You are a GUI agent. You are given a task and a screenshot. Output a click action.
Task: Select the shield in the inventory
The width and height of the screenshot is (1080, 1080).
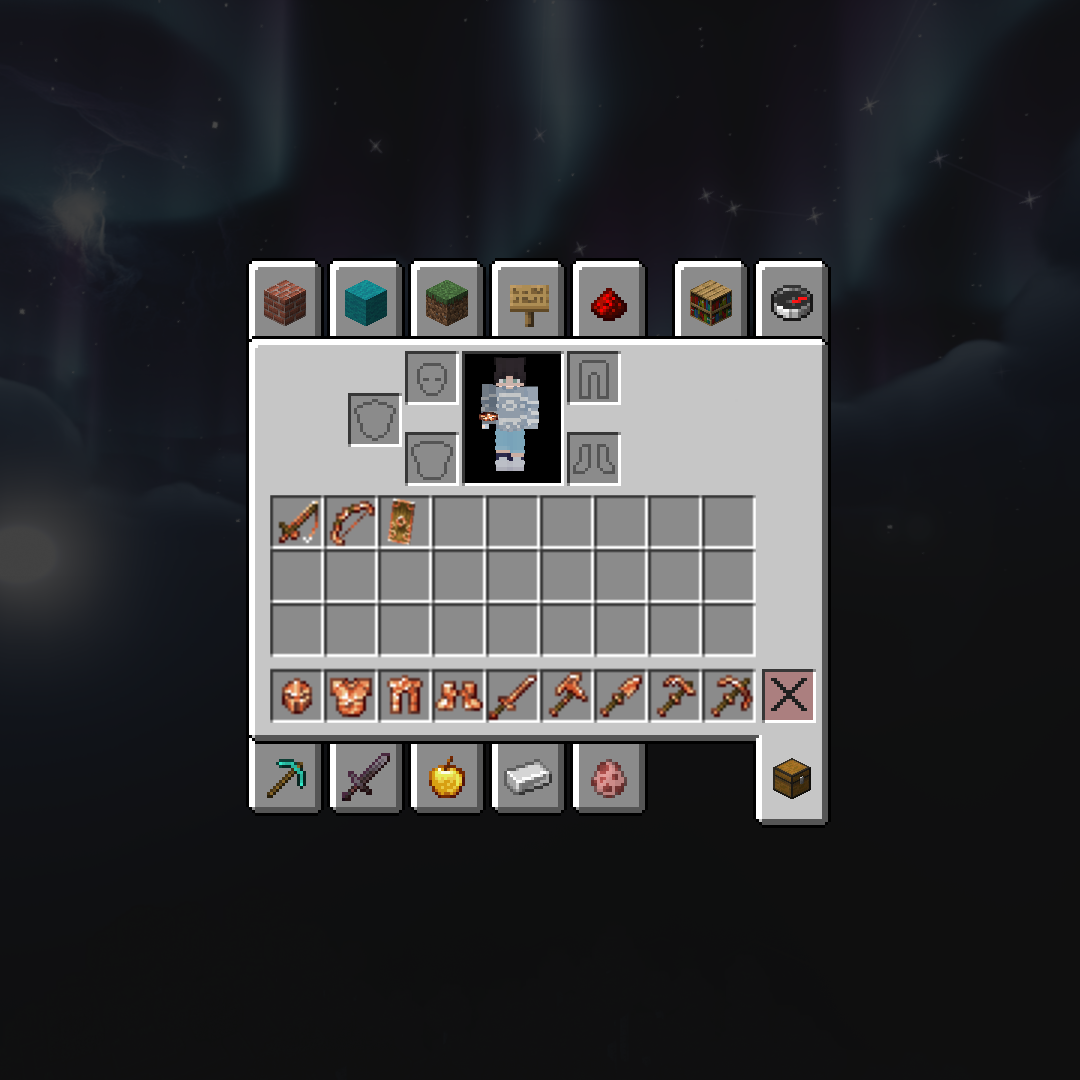[x=405, y=522]
